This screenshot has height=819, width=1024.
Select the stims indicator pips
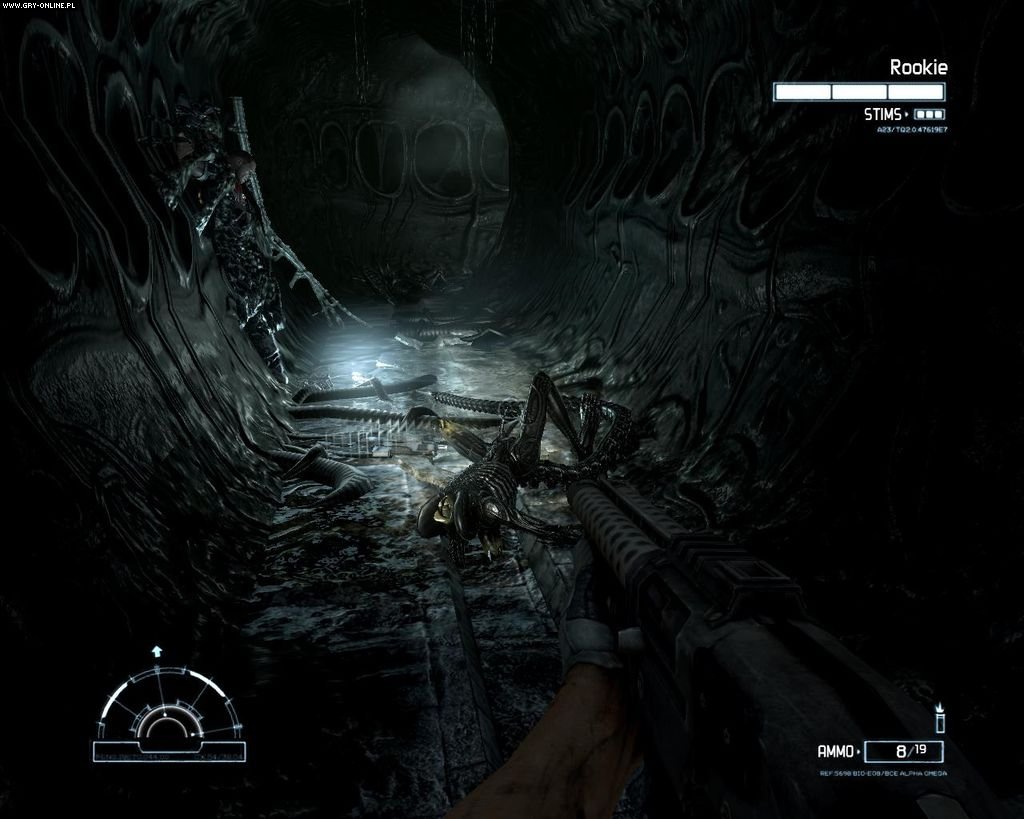[929, 115]
